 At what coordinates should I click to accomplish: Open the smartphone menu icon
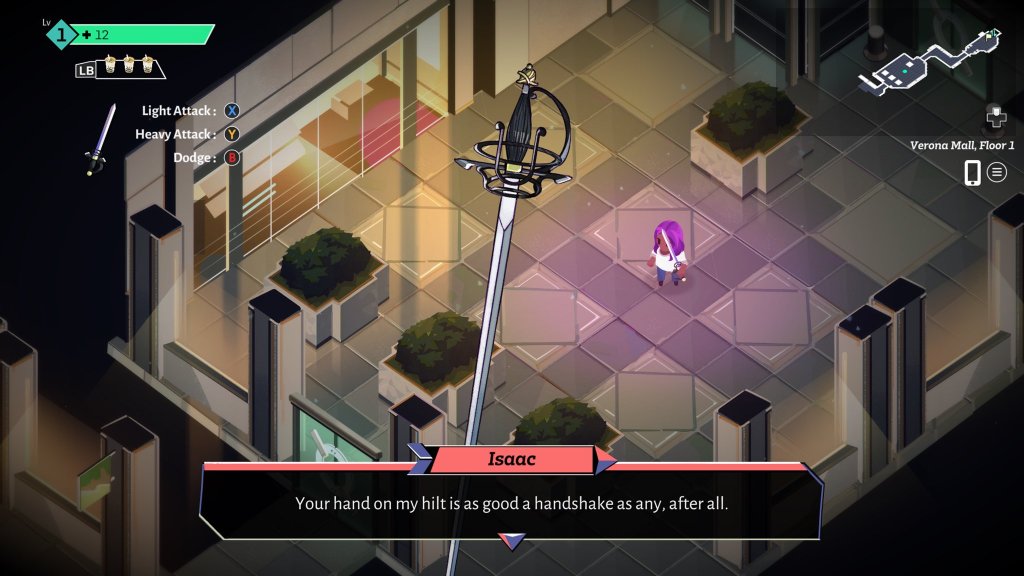[971, 172]
